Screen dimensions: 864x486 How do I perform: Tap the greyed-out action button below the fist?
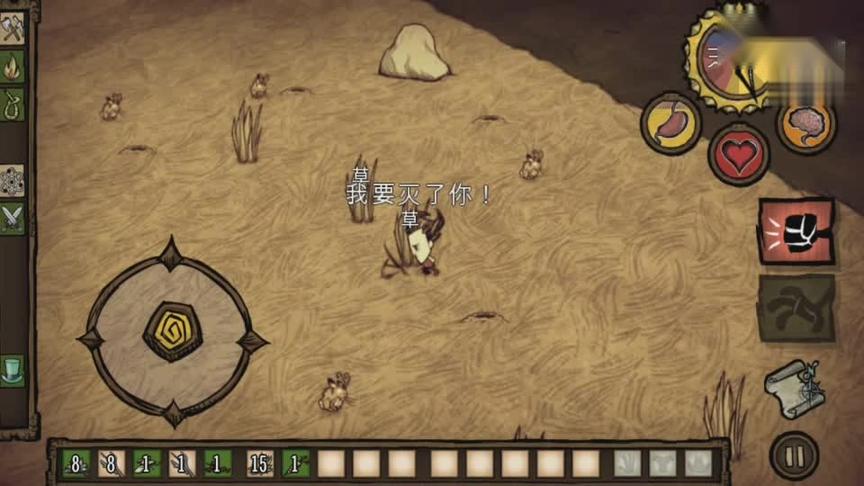tap(796, 308)
